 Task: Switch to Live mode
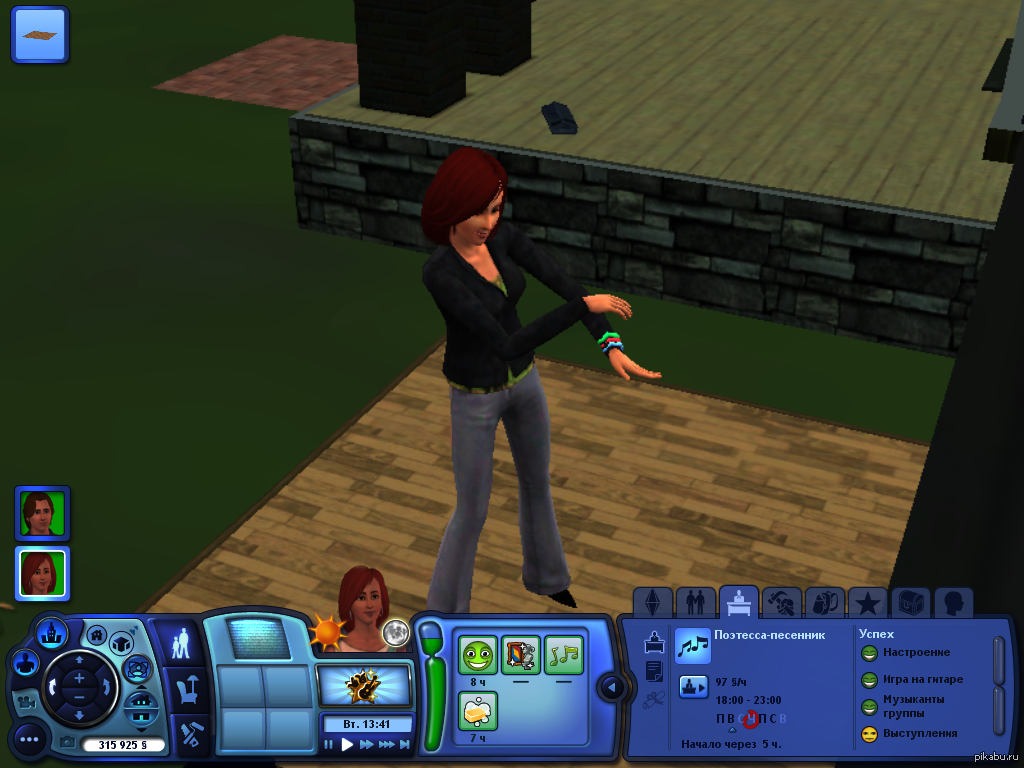tap(182, 643)
